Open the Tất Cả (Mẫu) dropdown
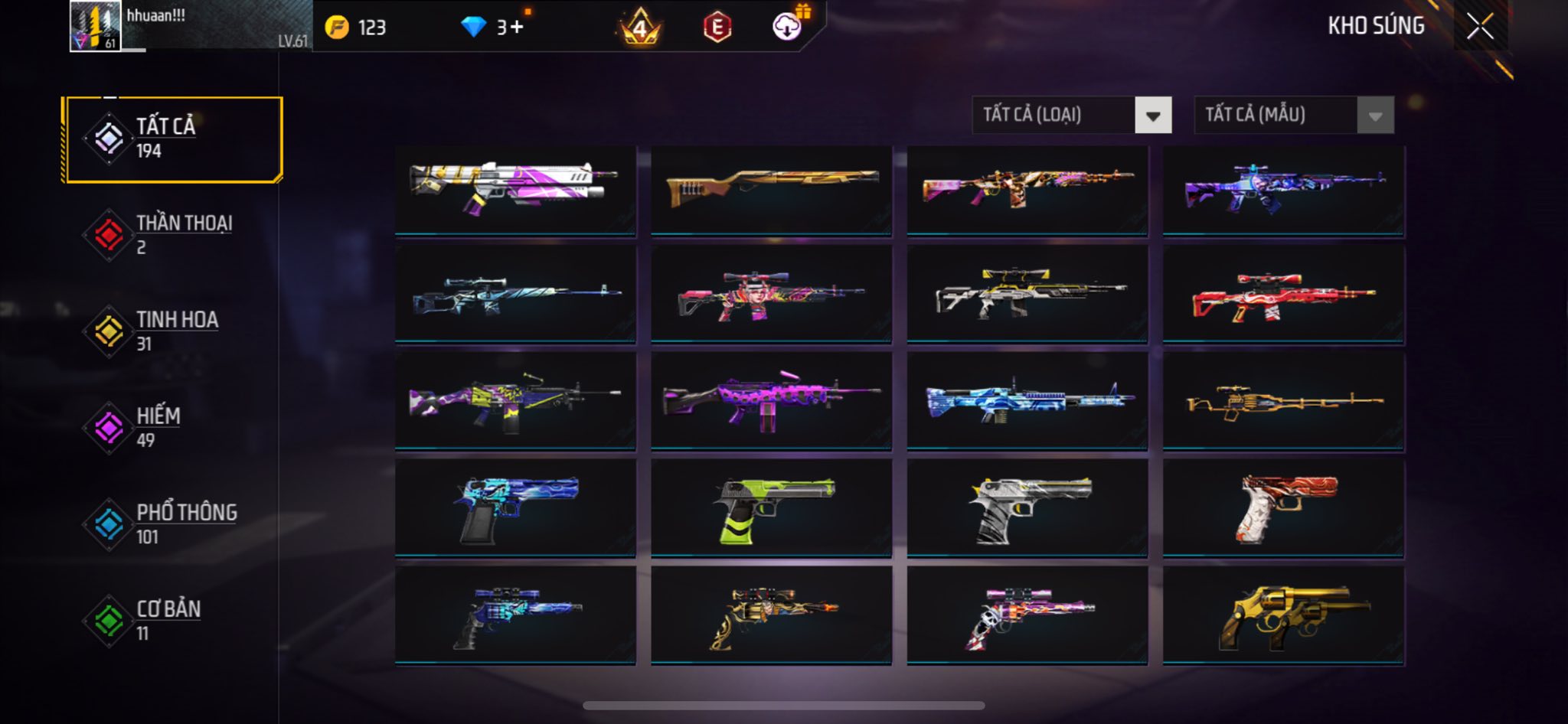The width and height of the screenshot is (1568, 724). pyautogui.click(x=1293, y=116)
